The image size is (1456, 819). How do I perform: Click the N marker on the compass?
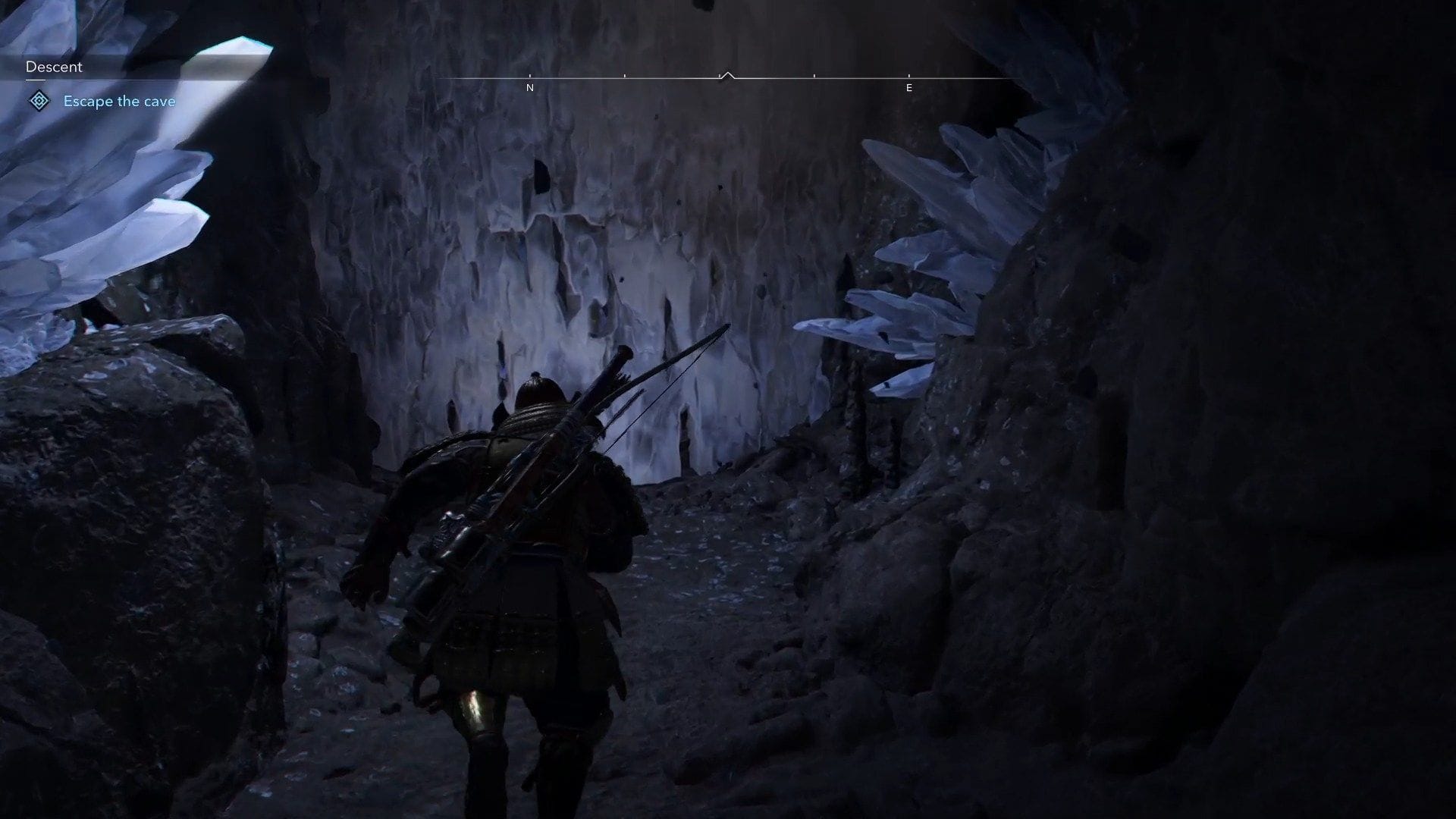click(531, 87)
